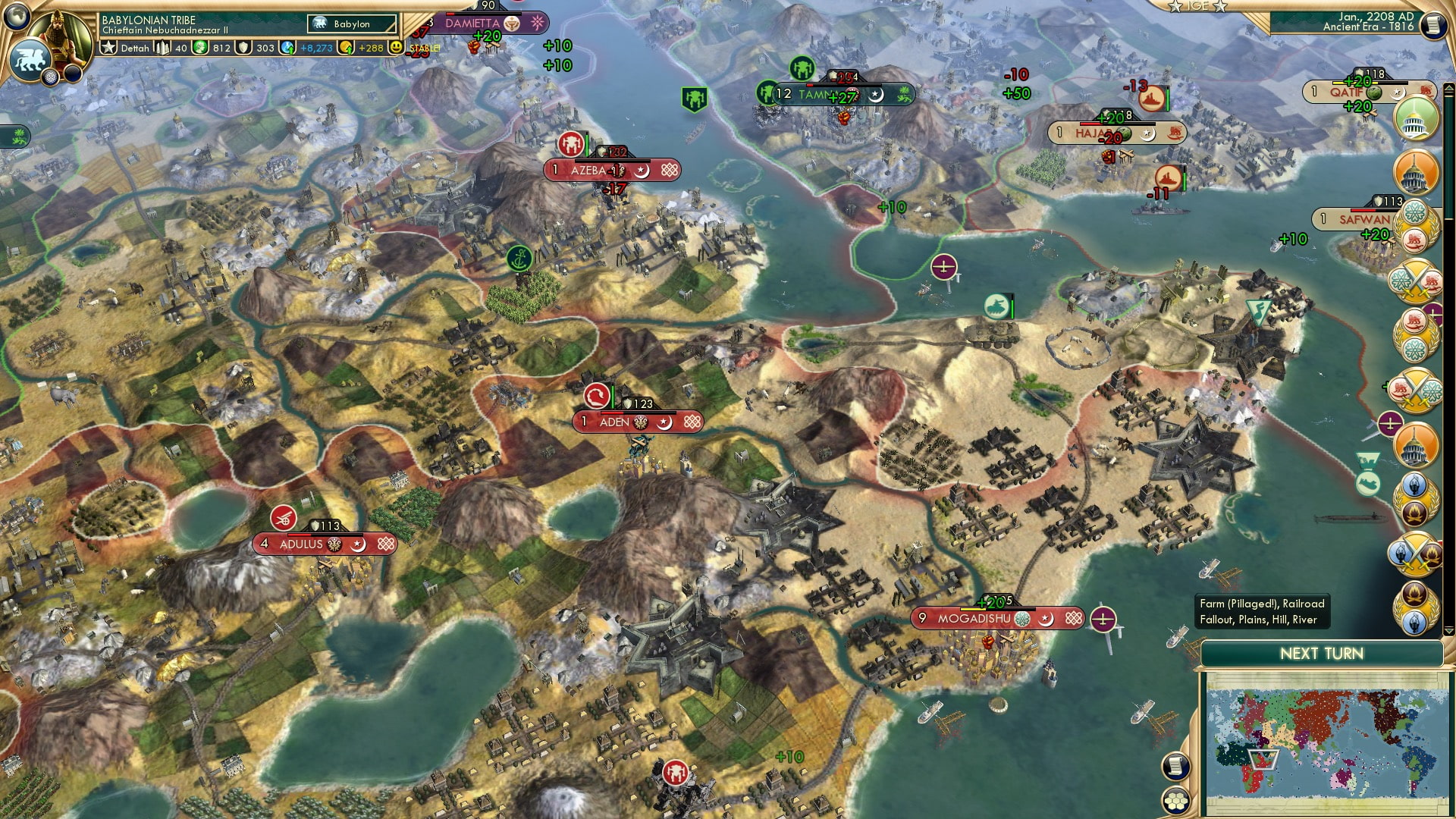This screenshot has height=819, width=1456.
Task: Click the happiness smiley labeled STABLE
Action: point(396,47)
